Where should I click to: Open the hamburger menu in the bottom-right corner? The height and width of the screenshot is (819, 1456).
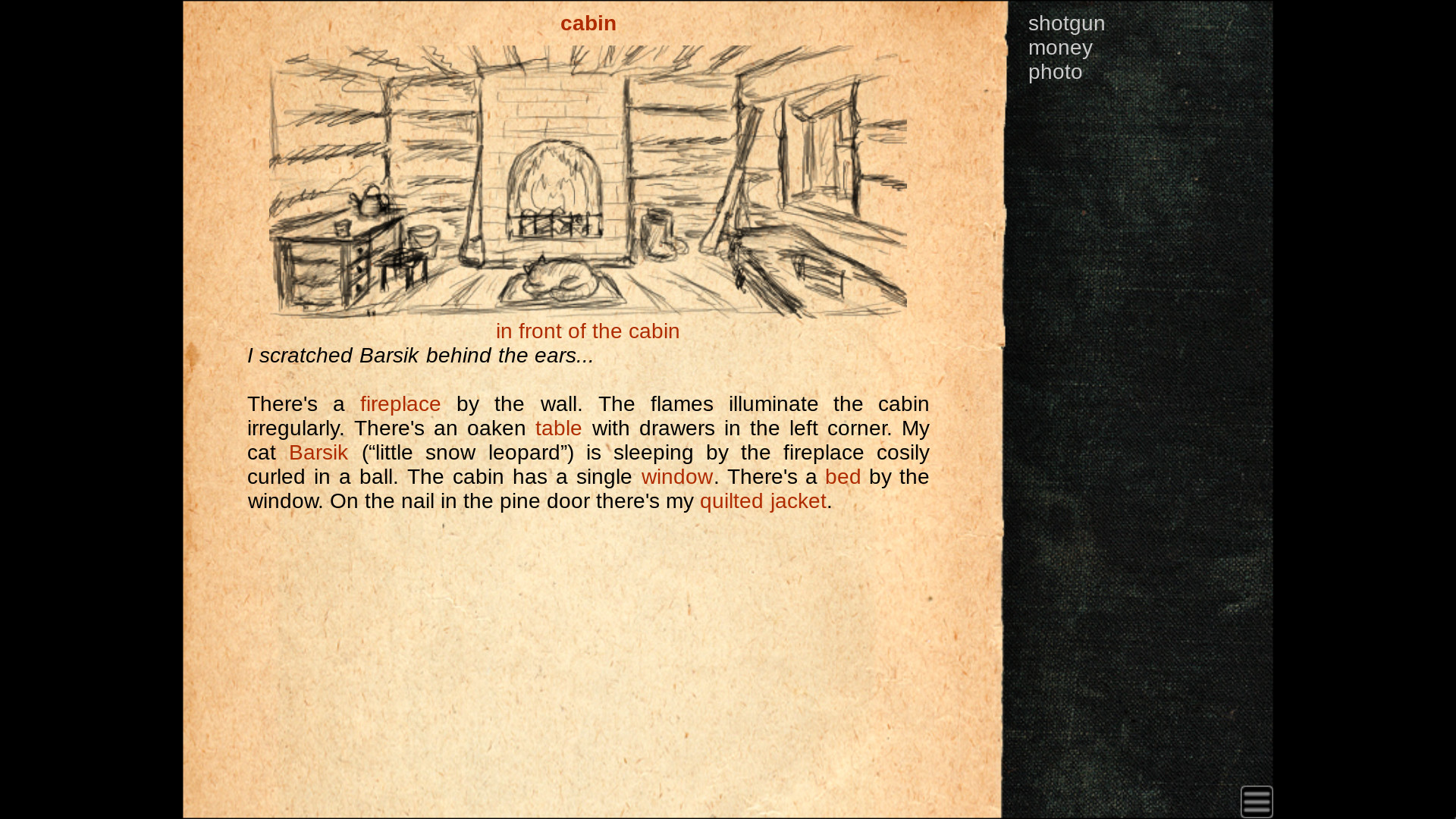1257,801
